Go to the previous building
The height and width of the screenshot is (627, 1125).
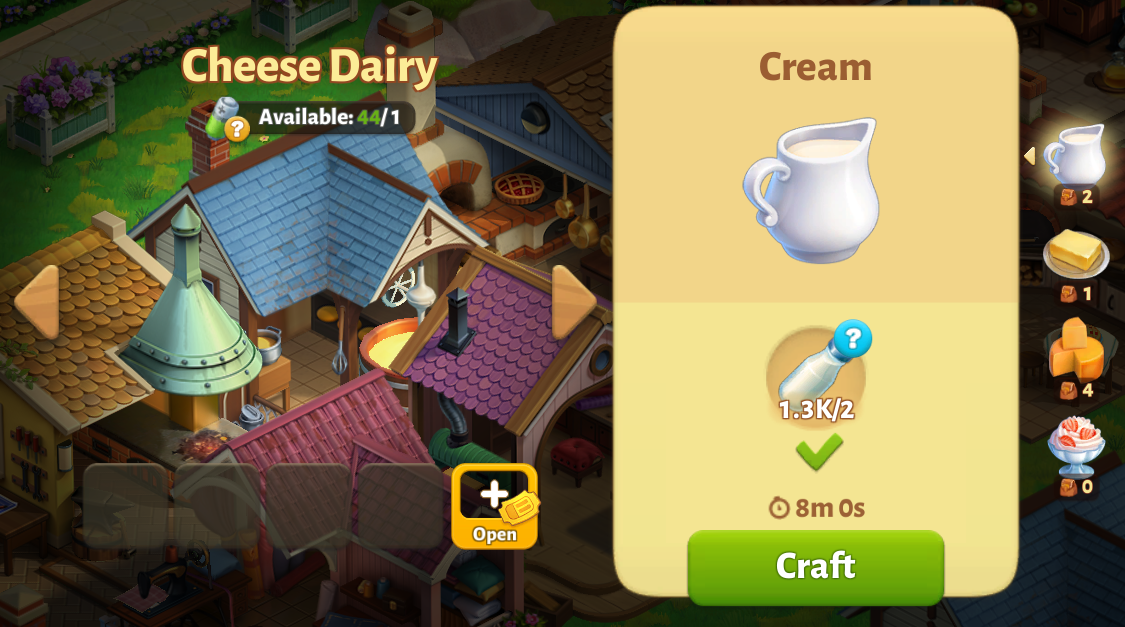[x=37, y=301]
